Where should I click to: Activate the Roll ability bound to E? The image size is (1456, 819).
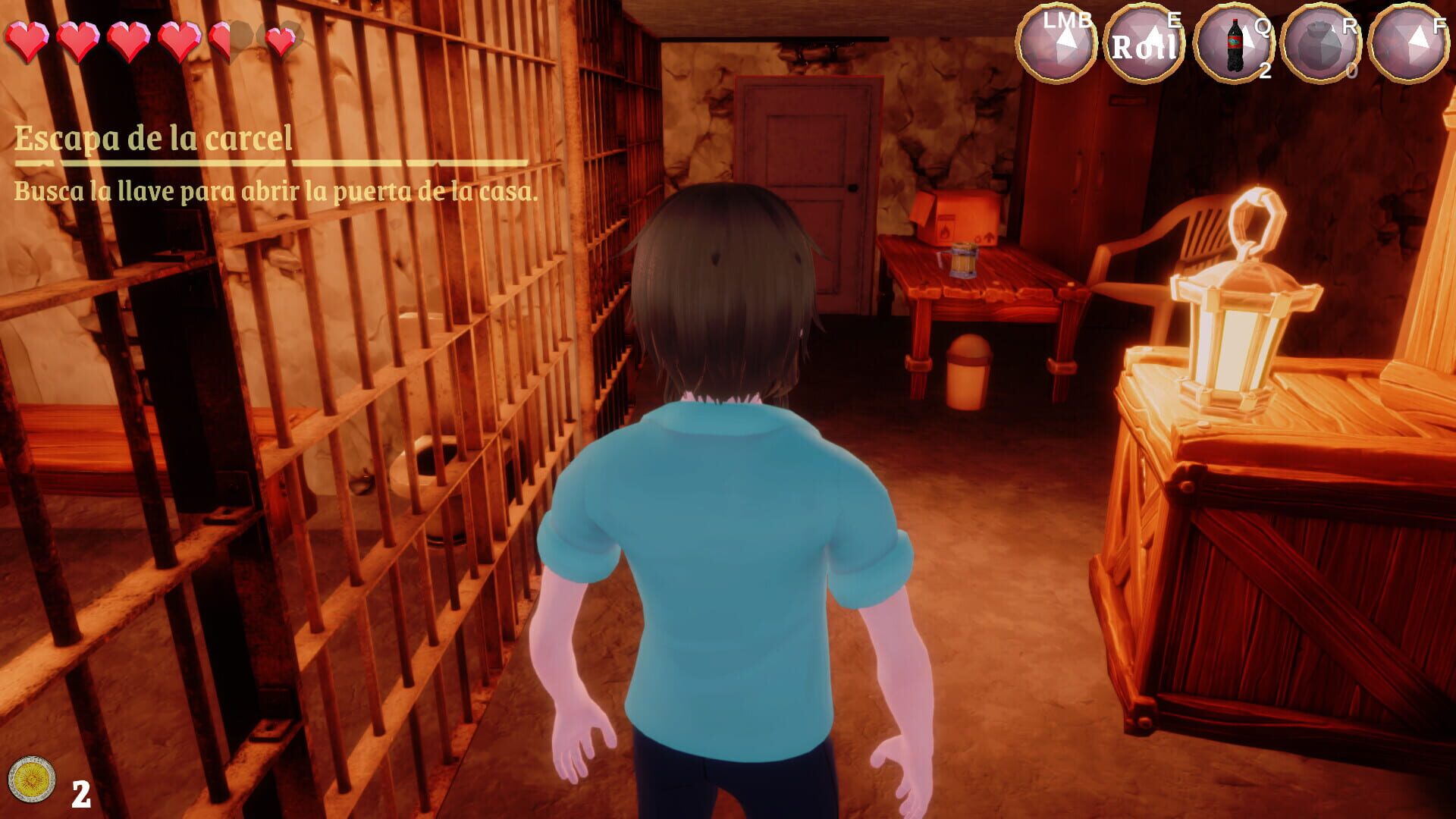click(x=1144, y=42)
